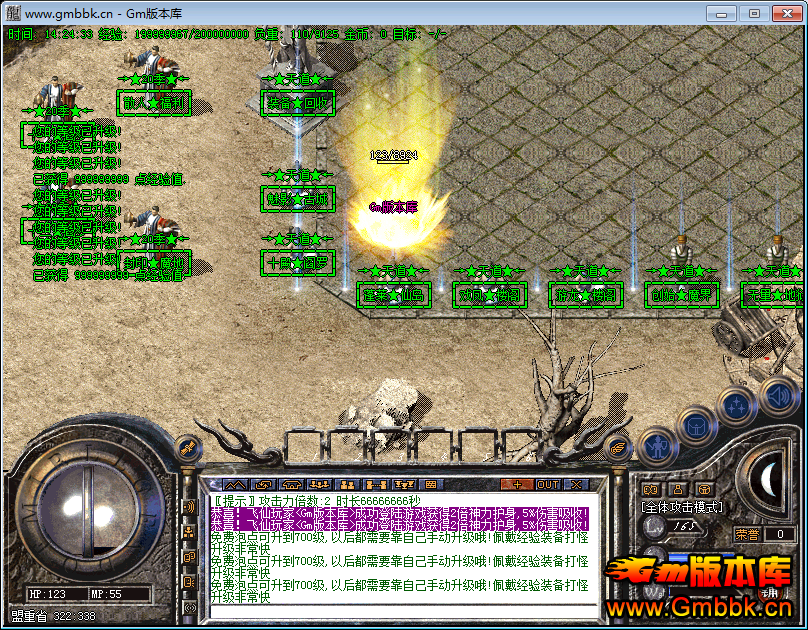The image size is (808, 630).
Task: Select the grid icon on chat toolbar
Action: click(433, 484)
